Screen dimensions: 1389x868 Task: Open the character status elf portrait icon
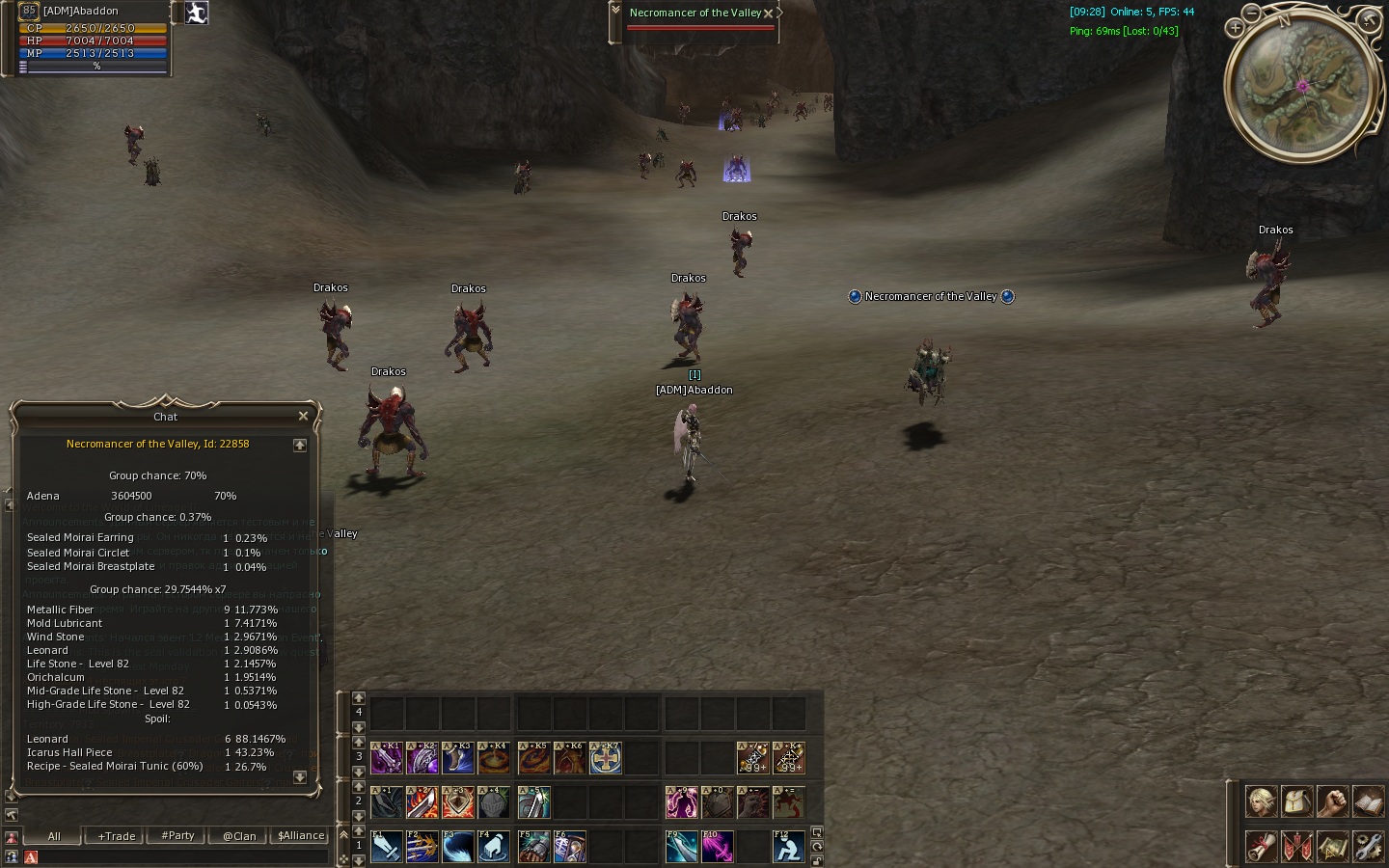[1261, 801]
